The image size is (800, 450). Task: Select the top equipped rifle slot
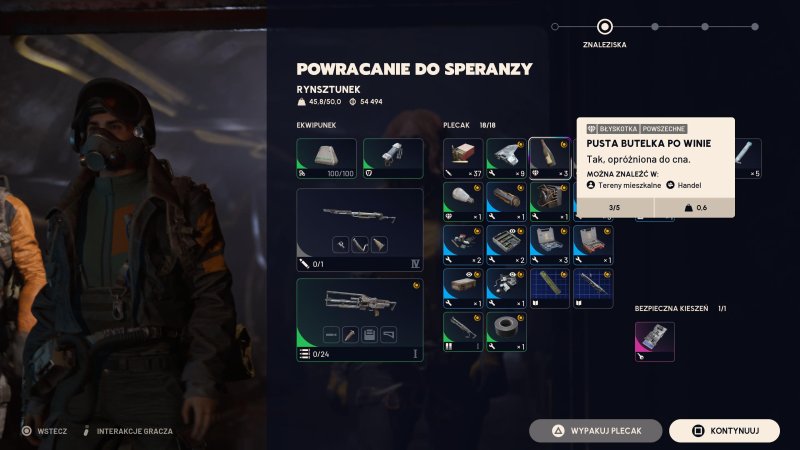(x=359, y=229)
